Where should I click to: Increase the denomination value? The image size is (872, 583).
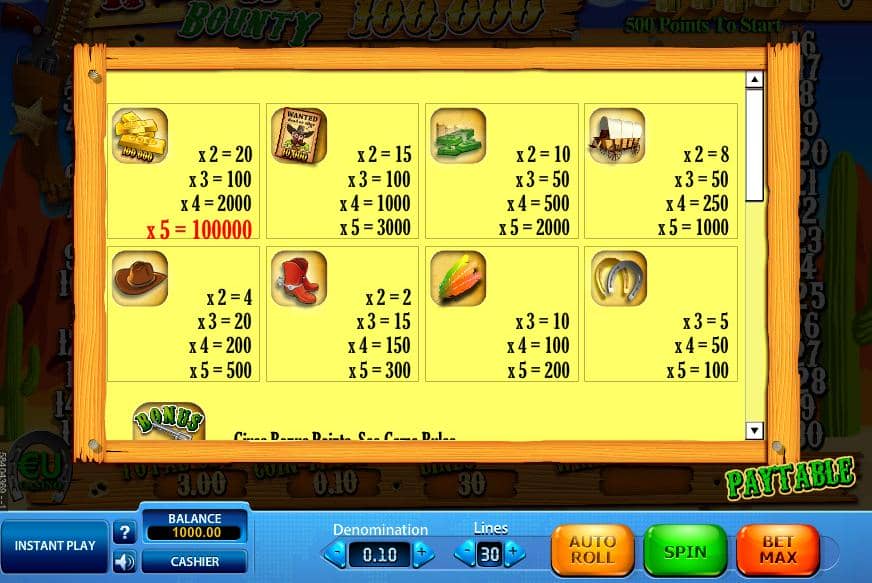(x=423, y=552)
